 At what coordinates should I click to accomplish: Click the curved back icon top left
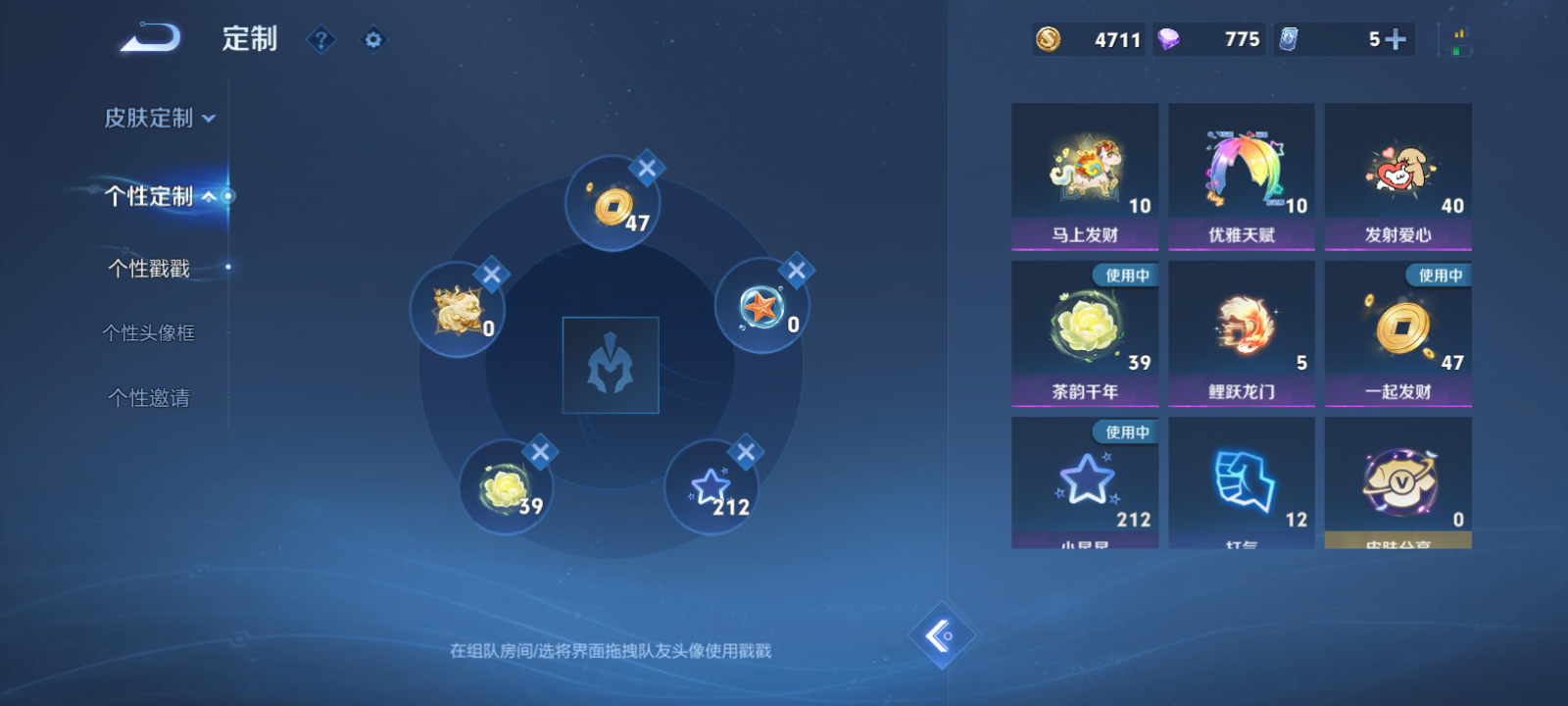click(149, 37)
